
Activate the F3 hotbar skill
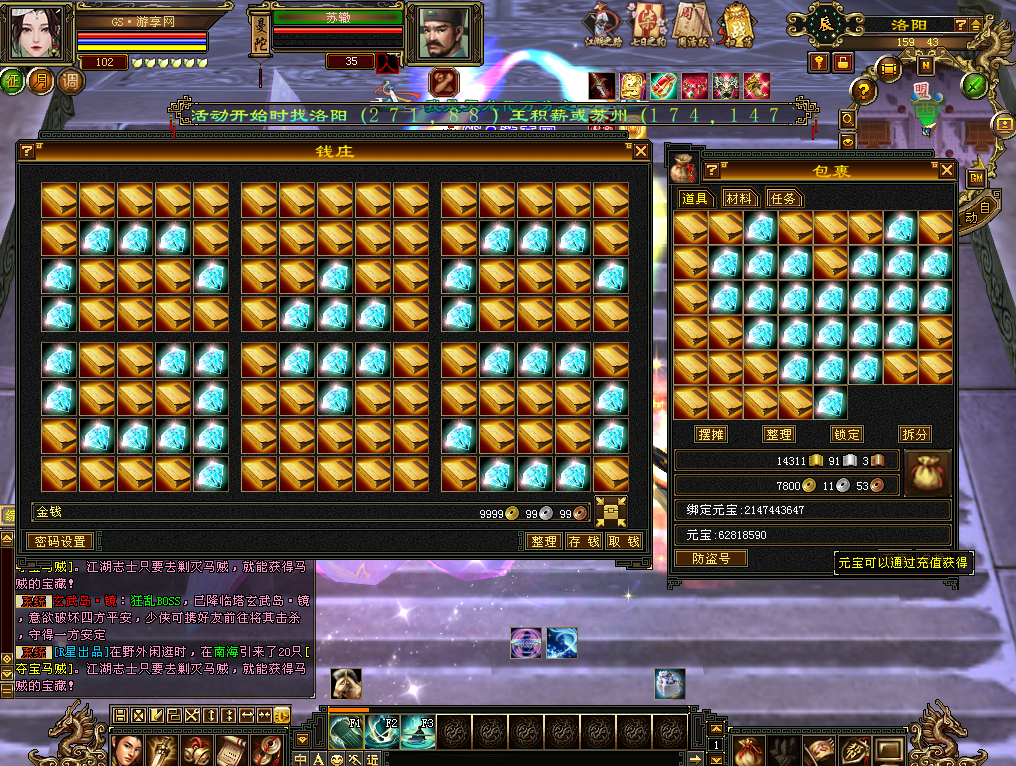click(x=417, y=731)
